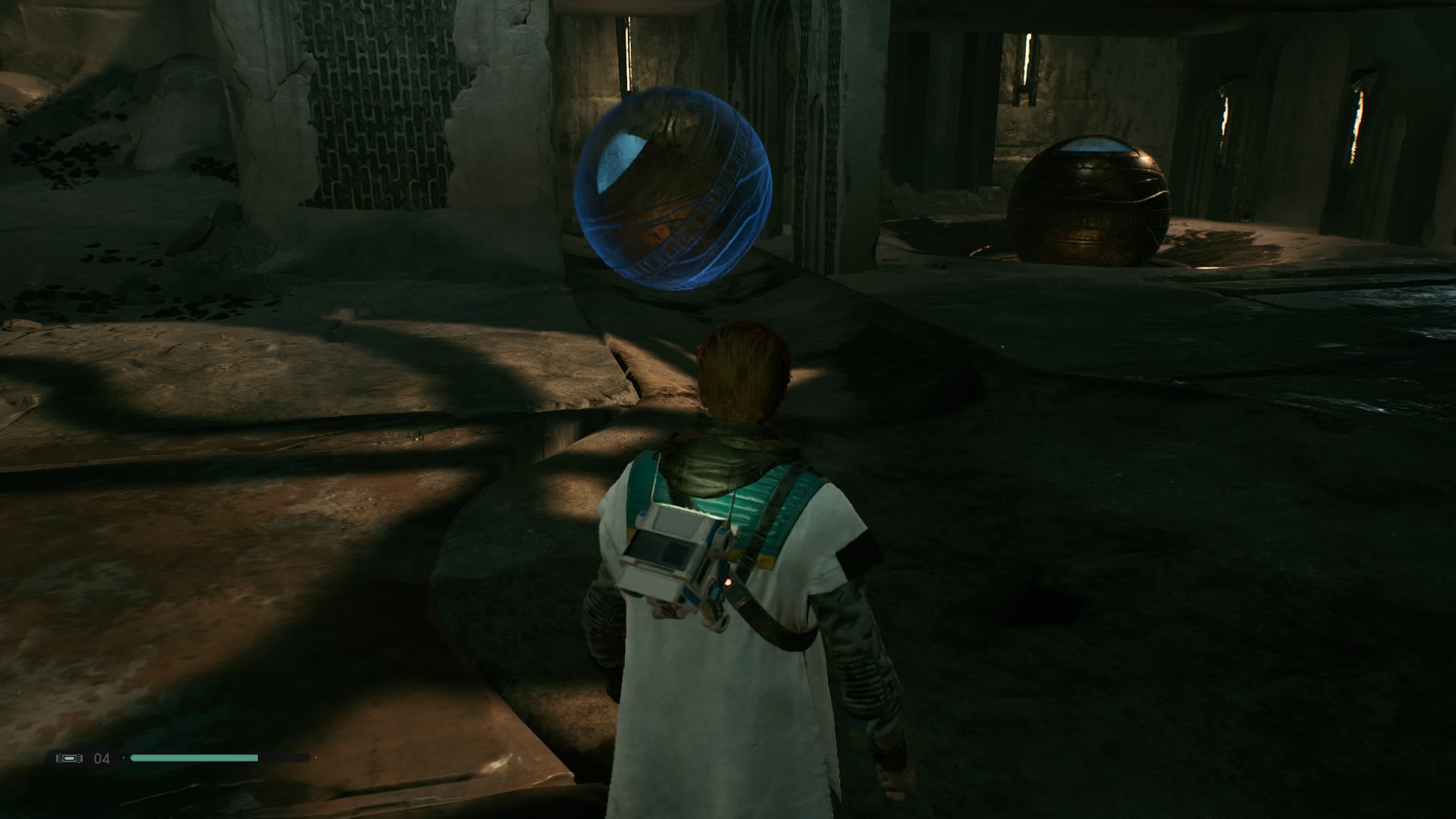The width and height of the screenshot is (1456, 819).
Task: Click the small dot marker left of the health bar
Action: (x=123, y=757)
